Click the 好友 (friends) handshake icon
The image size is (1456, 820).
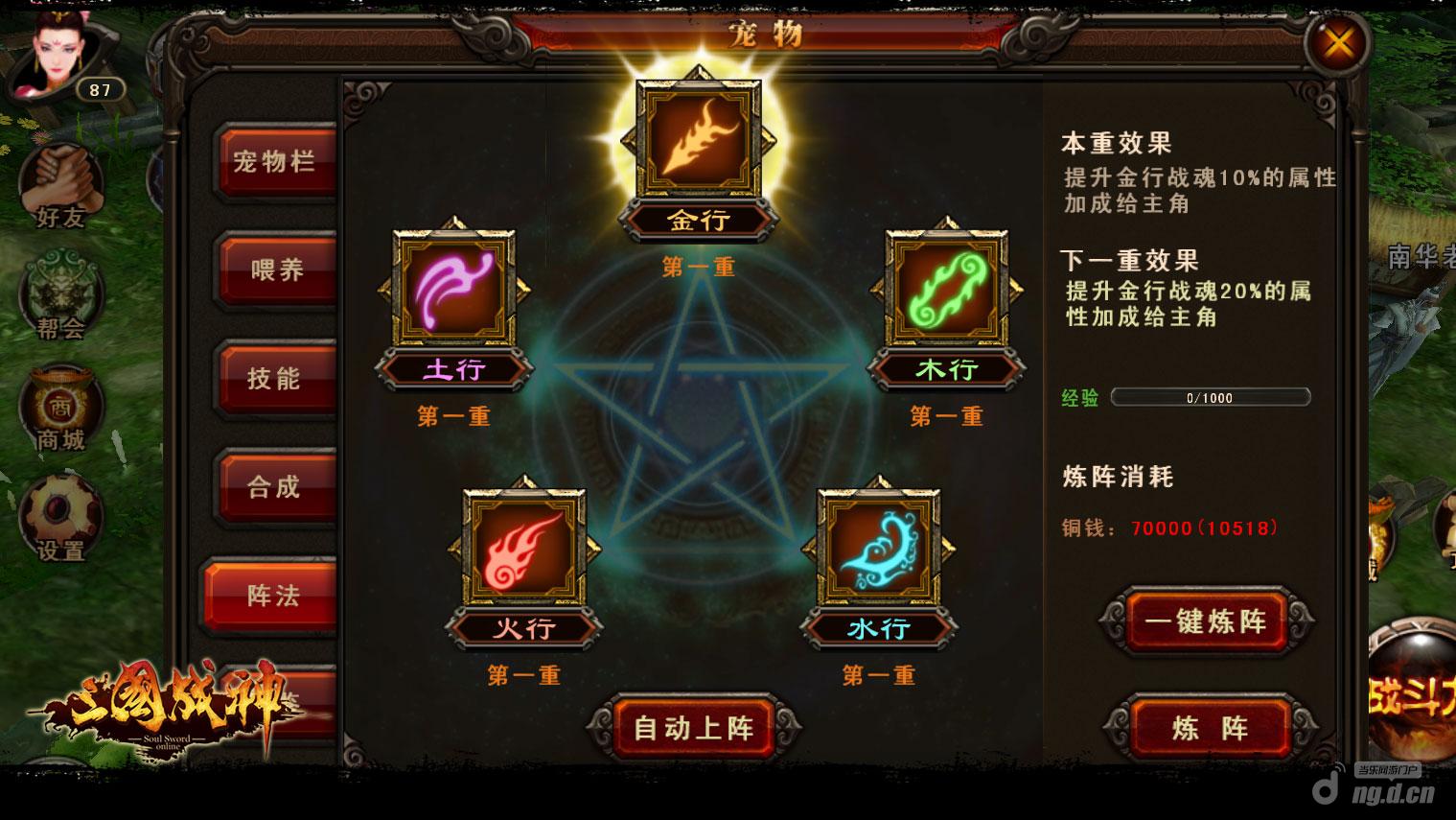(x=59, y=182)
